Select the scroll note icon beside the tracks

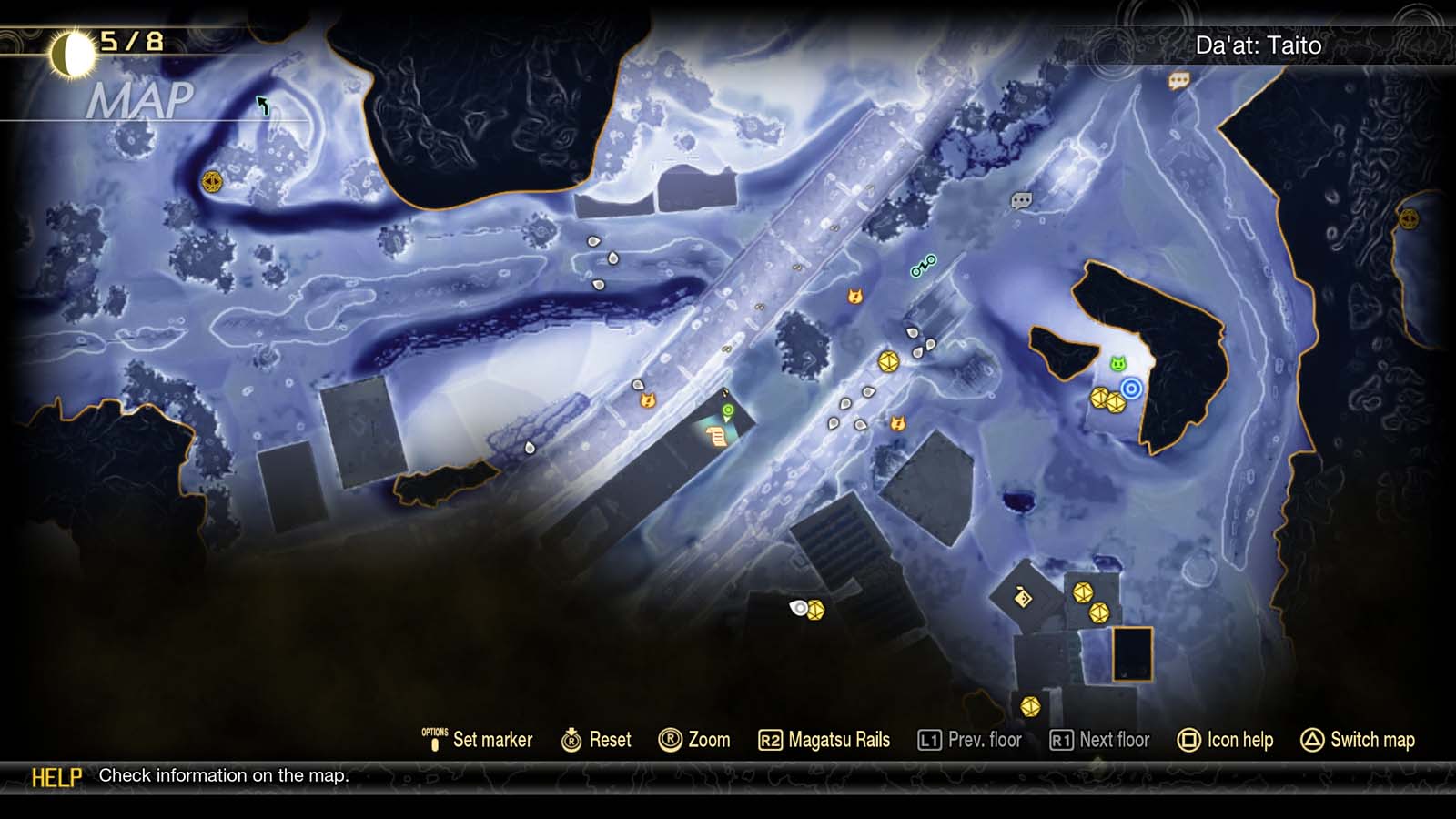click(715, 435)
